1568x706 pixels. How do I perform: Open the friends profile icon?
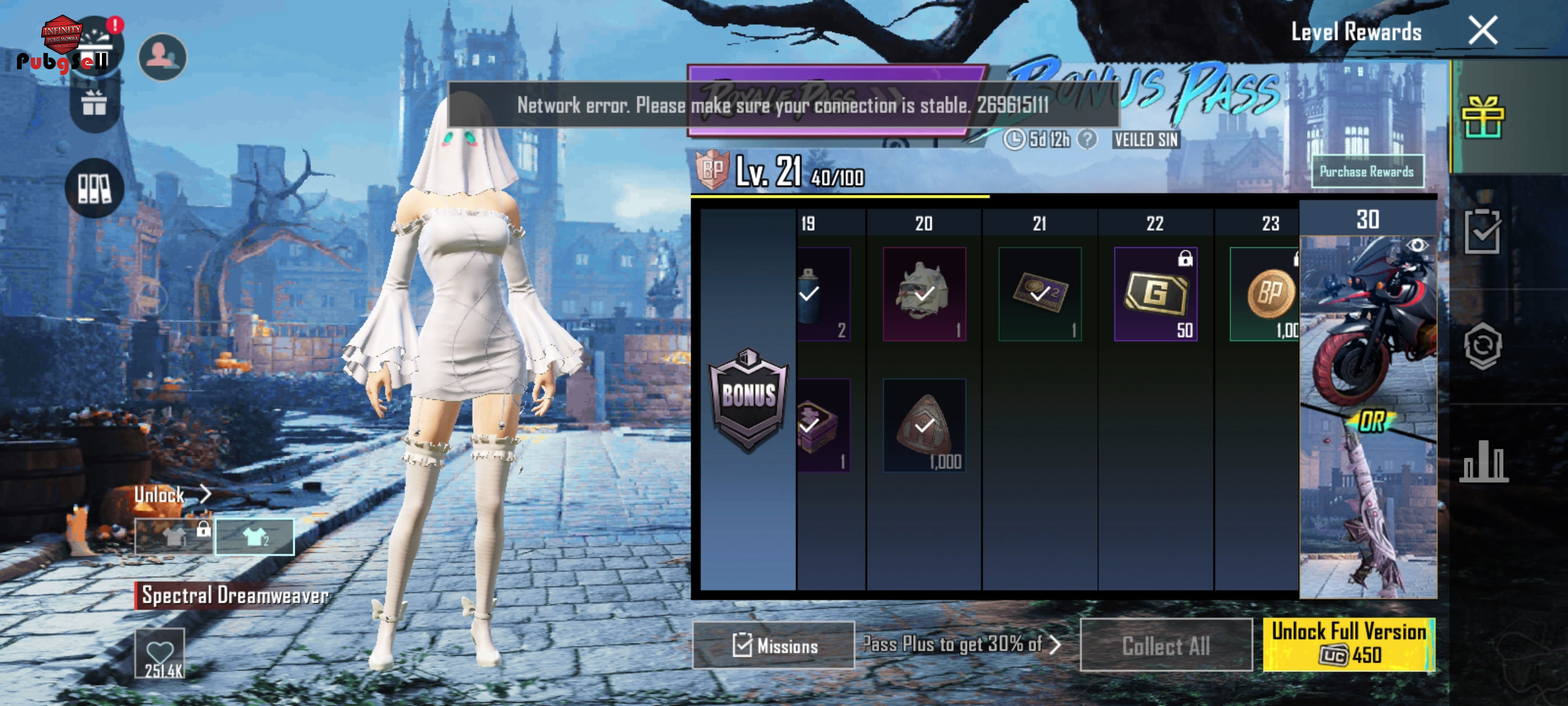[x=163, y=58]
